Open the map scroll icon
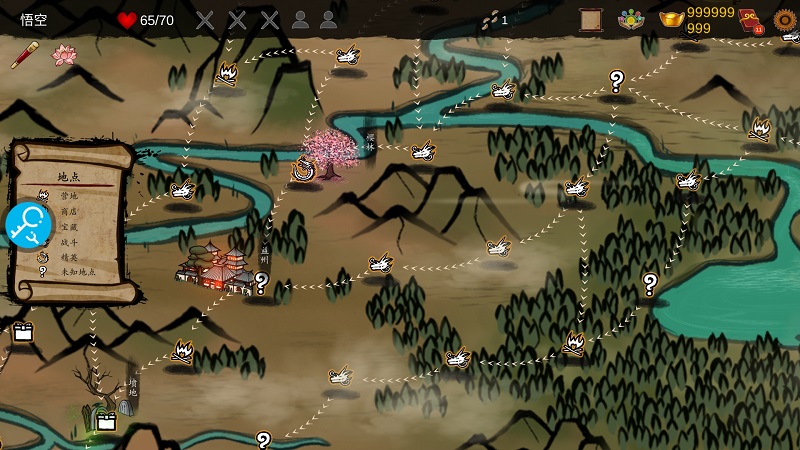 pyautogui.click(x=590, y=20)
